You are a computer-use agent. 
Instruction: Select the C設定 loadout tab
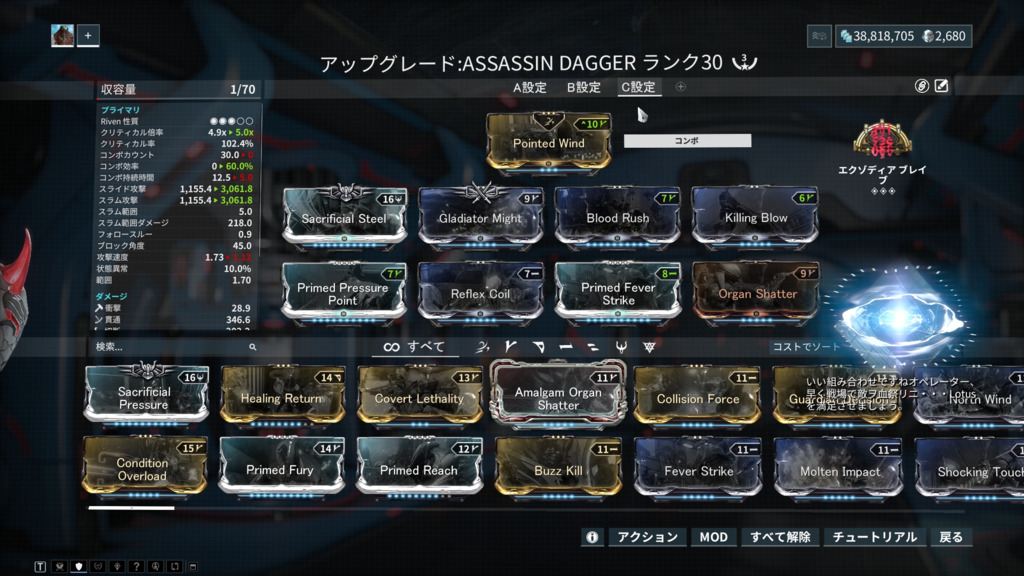638,87
